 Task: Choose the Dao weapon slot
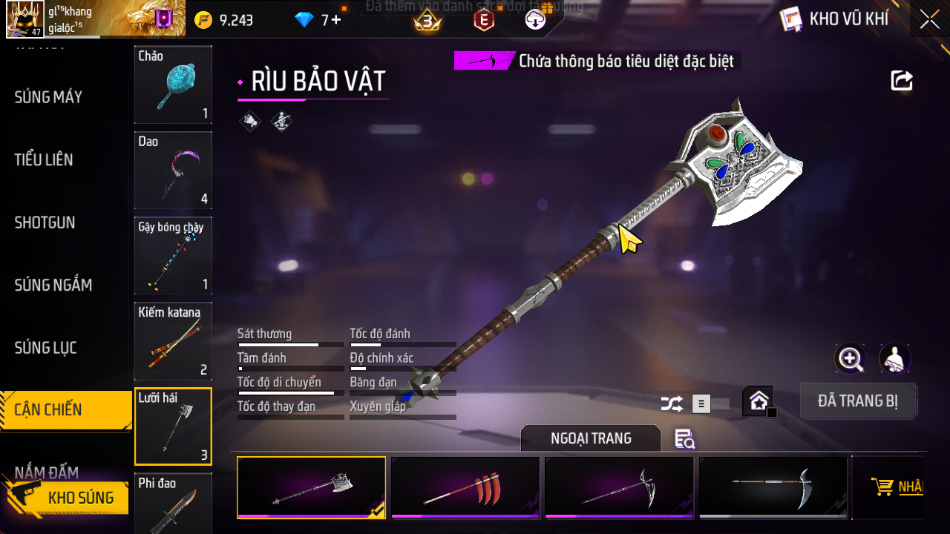point(173,170)
